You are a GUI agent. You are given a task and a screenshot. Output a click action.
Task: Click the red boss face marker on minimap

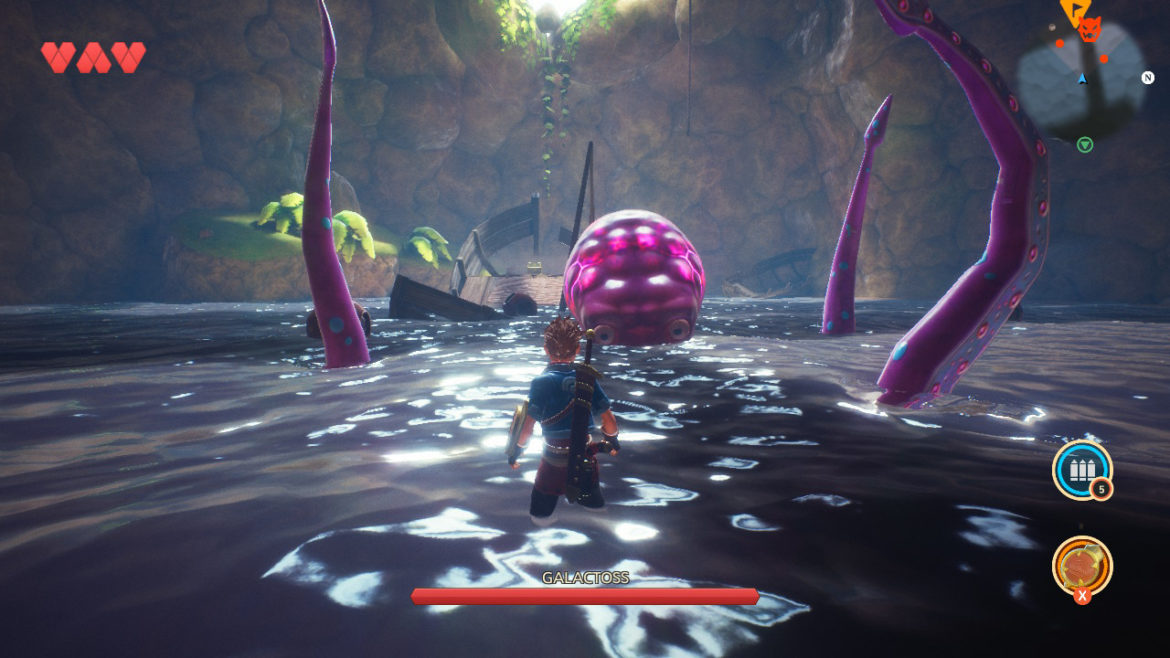pyautogui.click(x=1090, y=31)
